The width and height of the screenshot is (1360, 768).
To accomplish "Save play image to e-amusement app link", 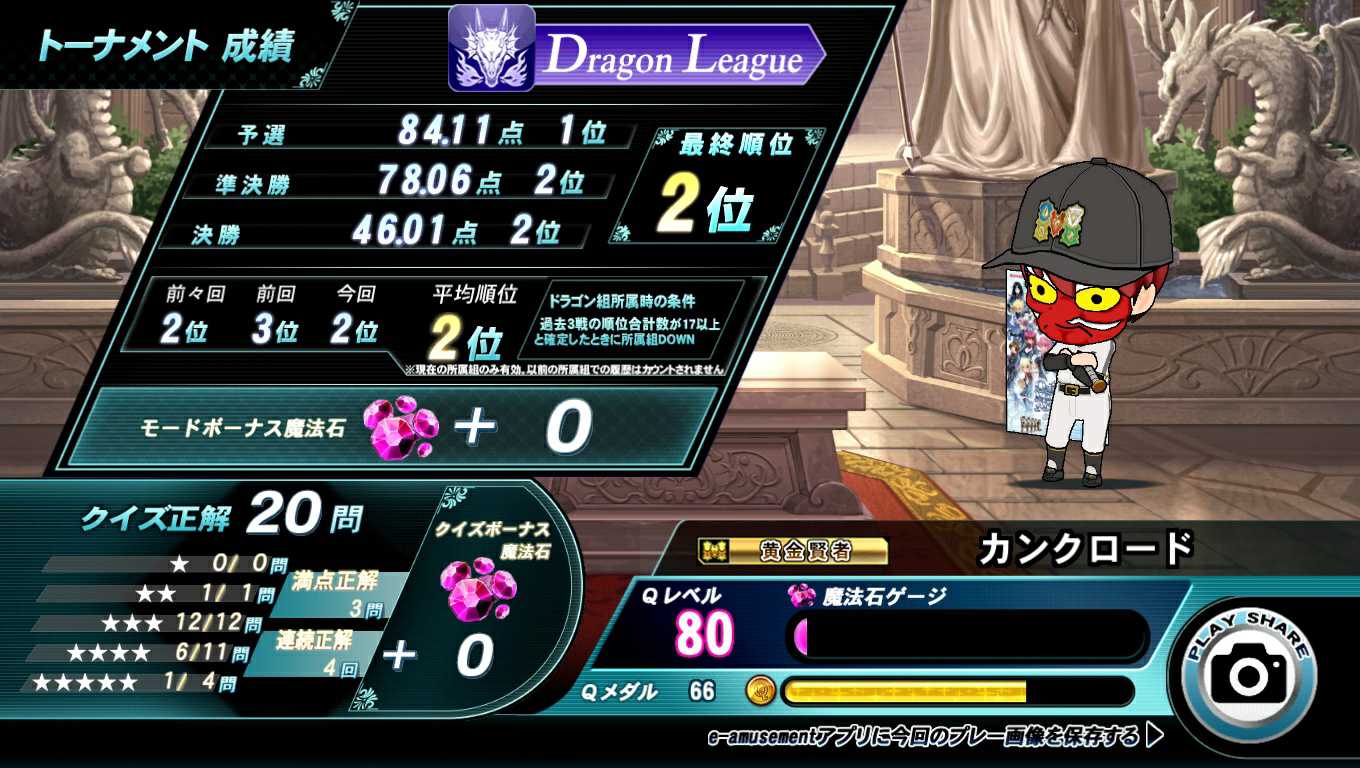I will click(x=935, y=738).
